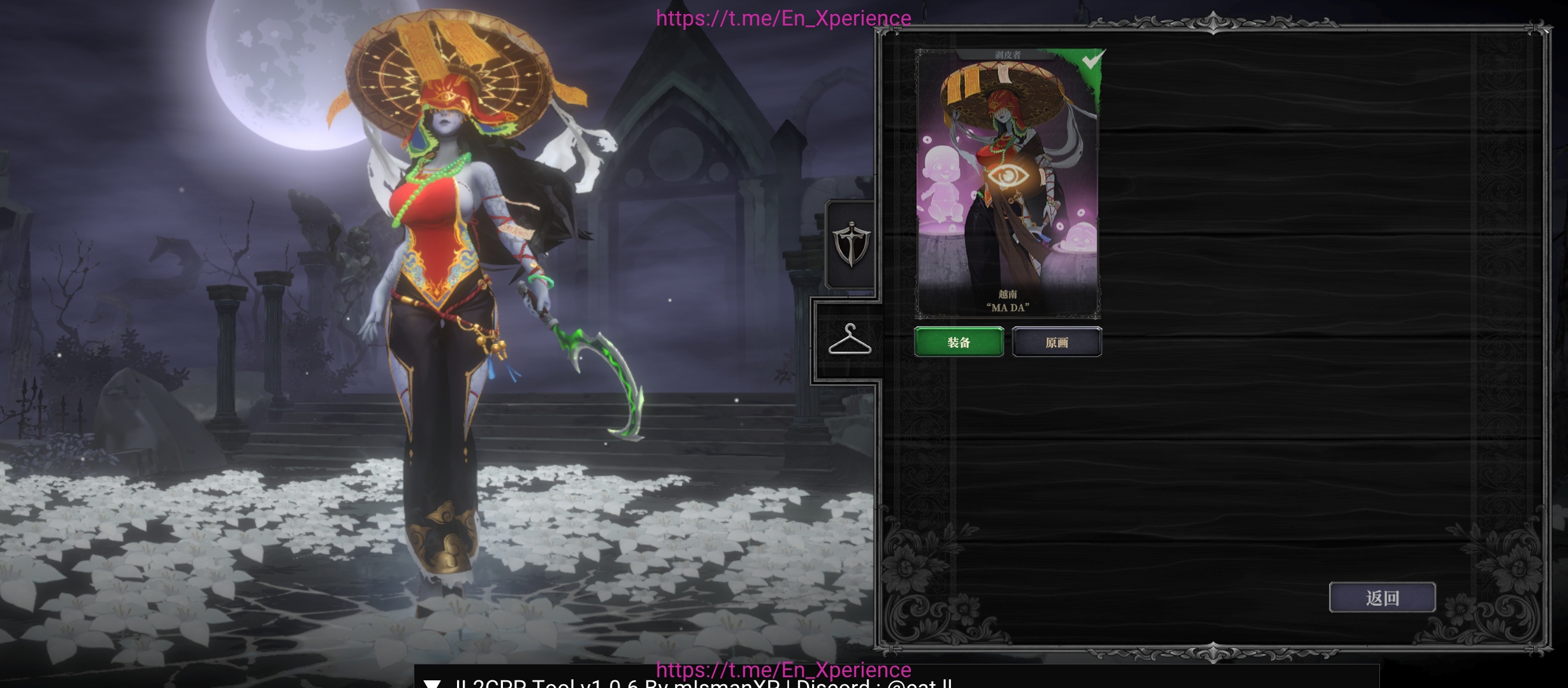
Task: Open the 原画 original artwork view
Action: click(x=1057, y=342)
